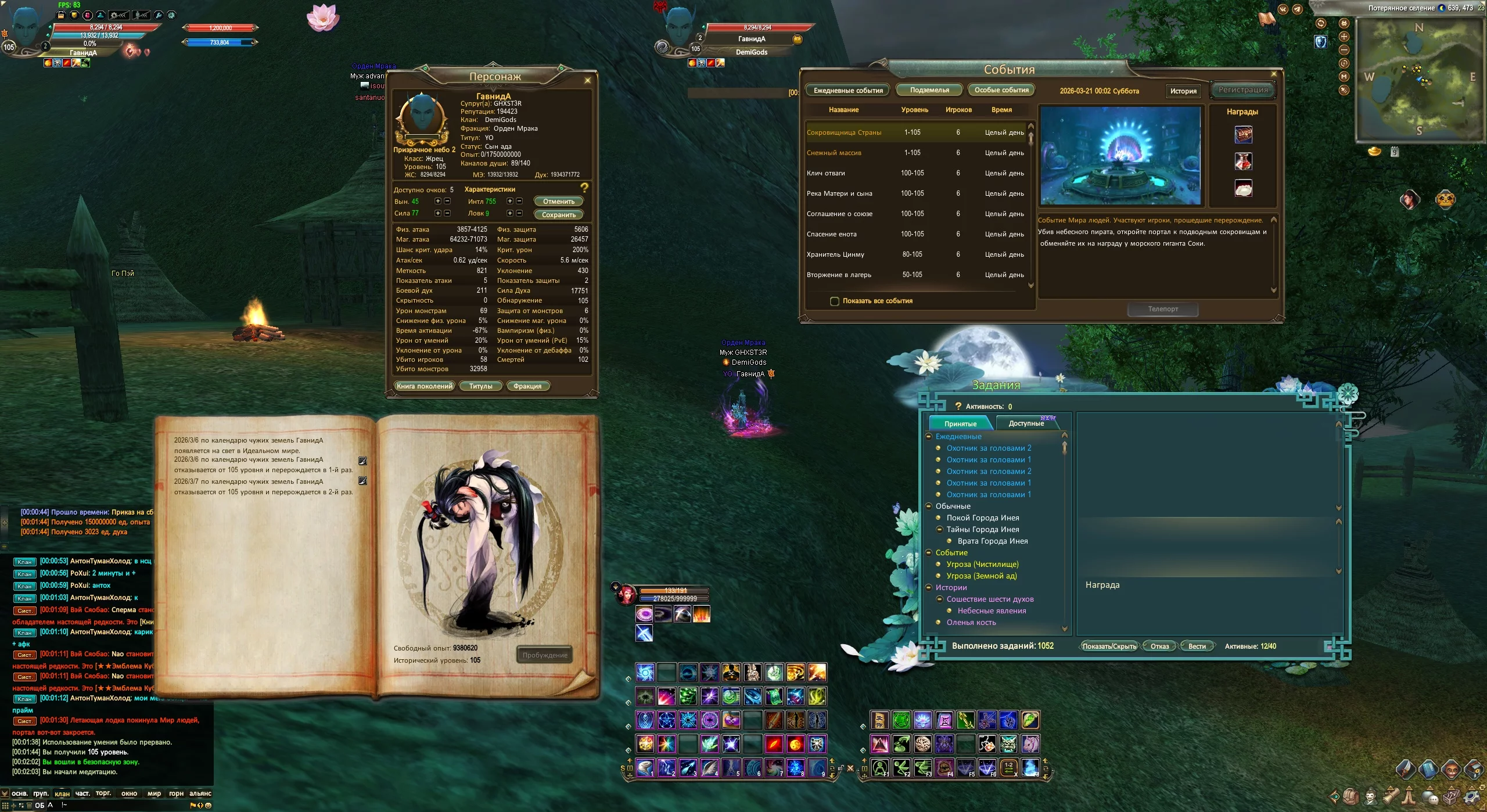Click the Отменить button for stat points
This screenshot has height=812, width=1487.
[558, 202]
